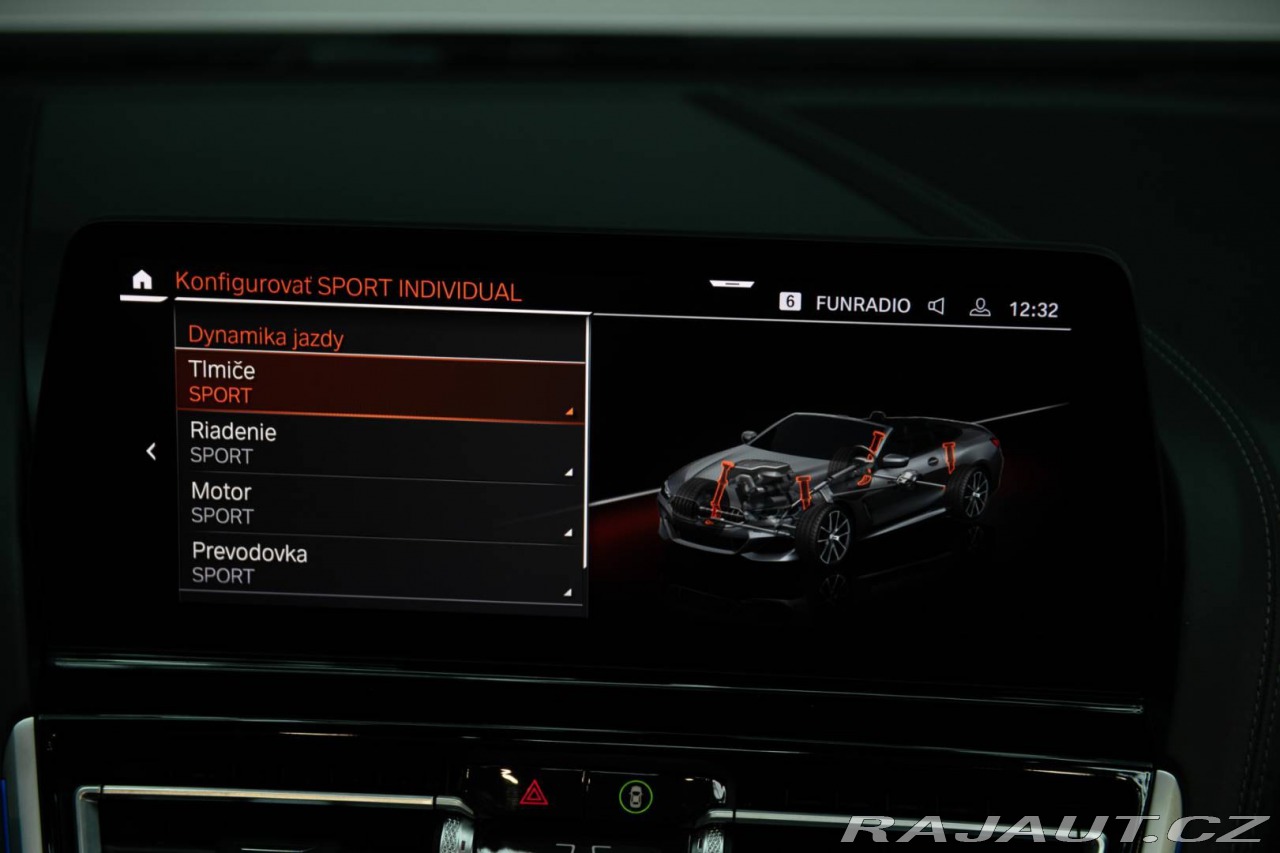Choose the Motor setting row

380,505
